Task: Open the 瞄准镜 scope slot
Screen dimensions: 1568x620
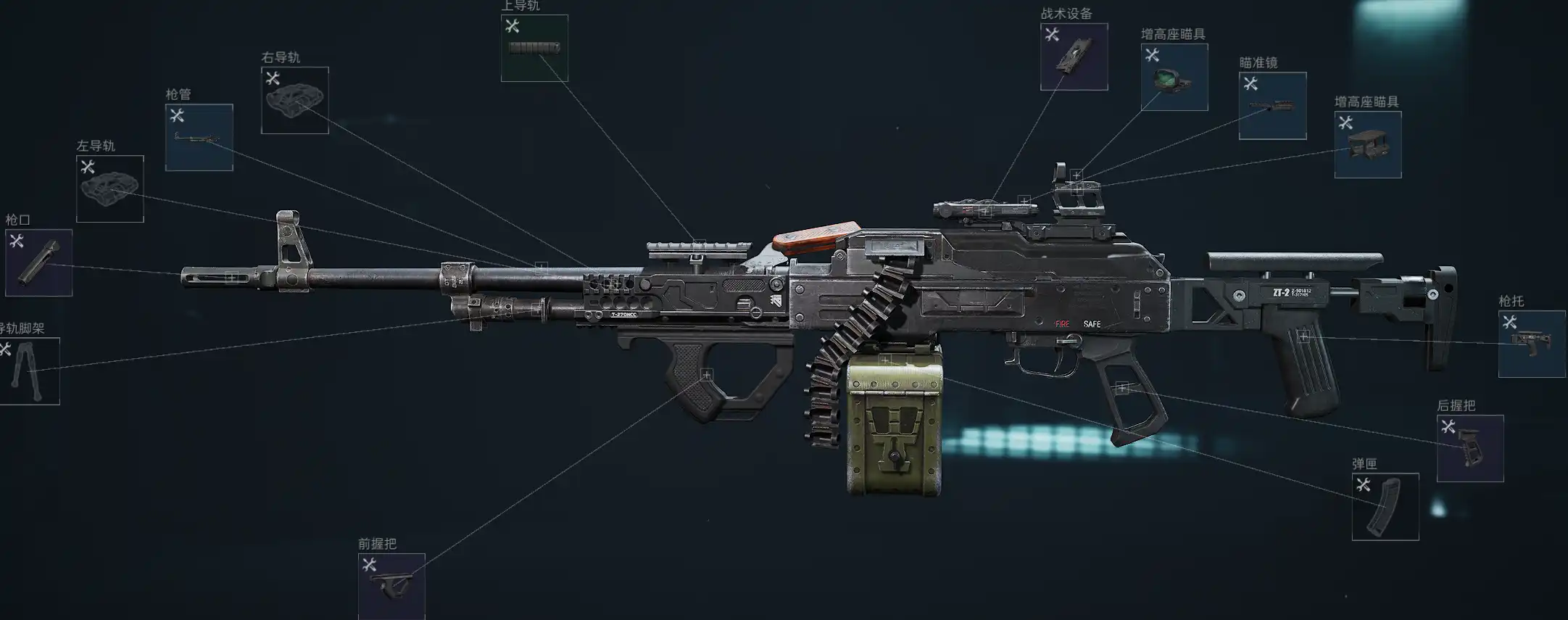Action: [x=1272, y=106]
